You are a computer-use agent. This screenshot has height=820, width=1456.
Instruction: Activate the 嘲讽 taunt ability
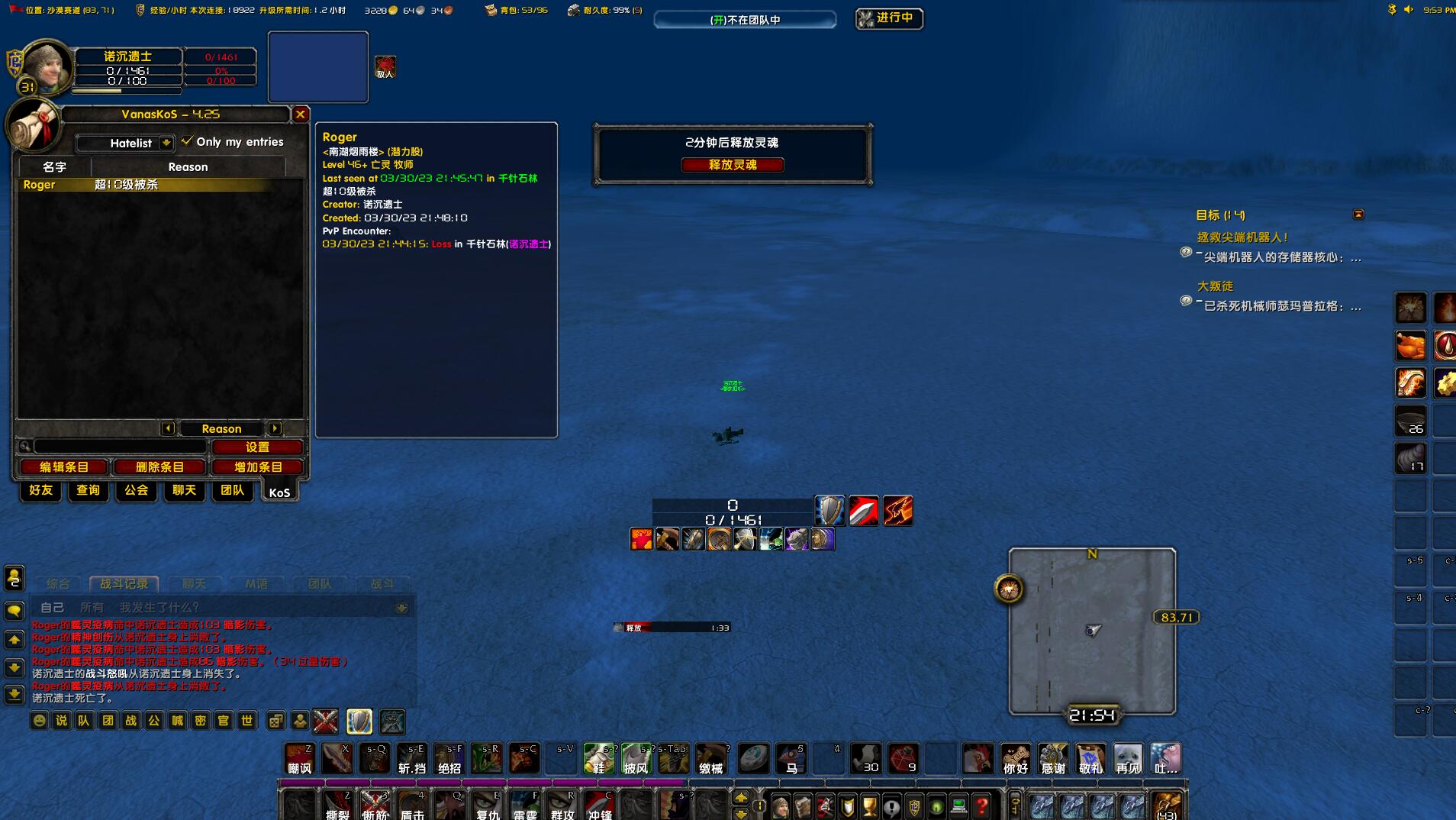pos(299,759)
